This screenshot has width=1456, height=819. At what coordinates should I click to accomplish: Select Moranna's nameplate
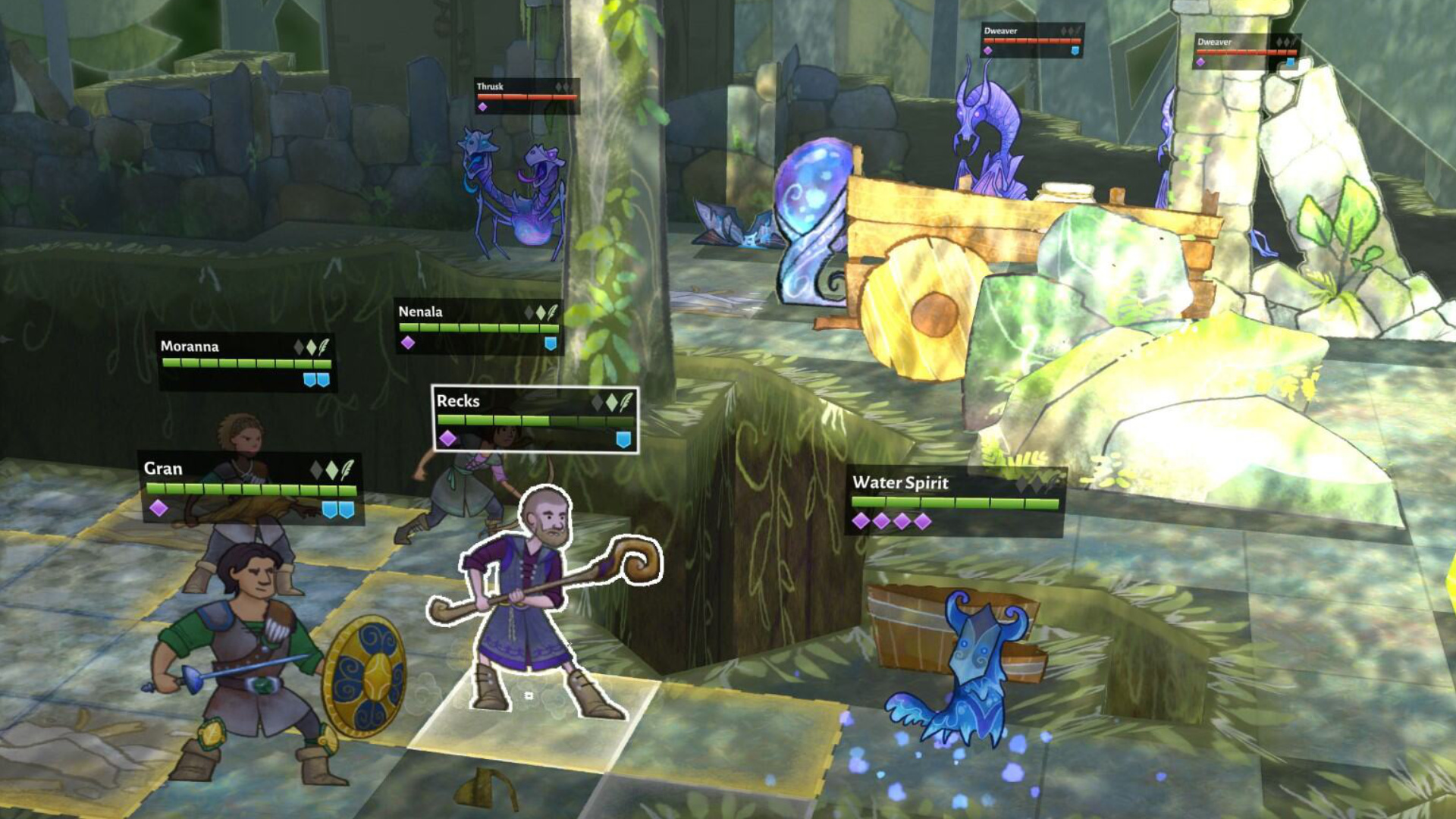(246, 361)
